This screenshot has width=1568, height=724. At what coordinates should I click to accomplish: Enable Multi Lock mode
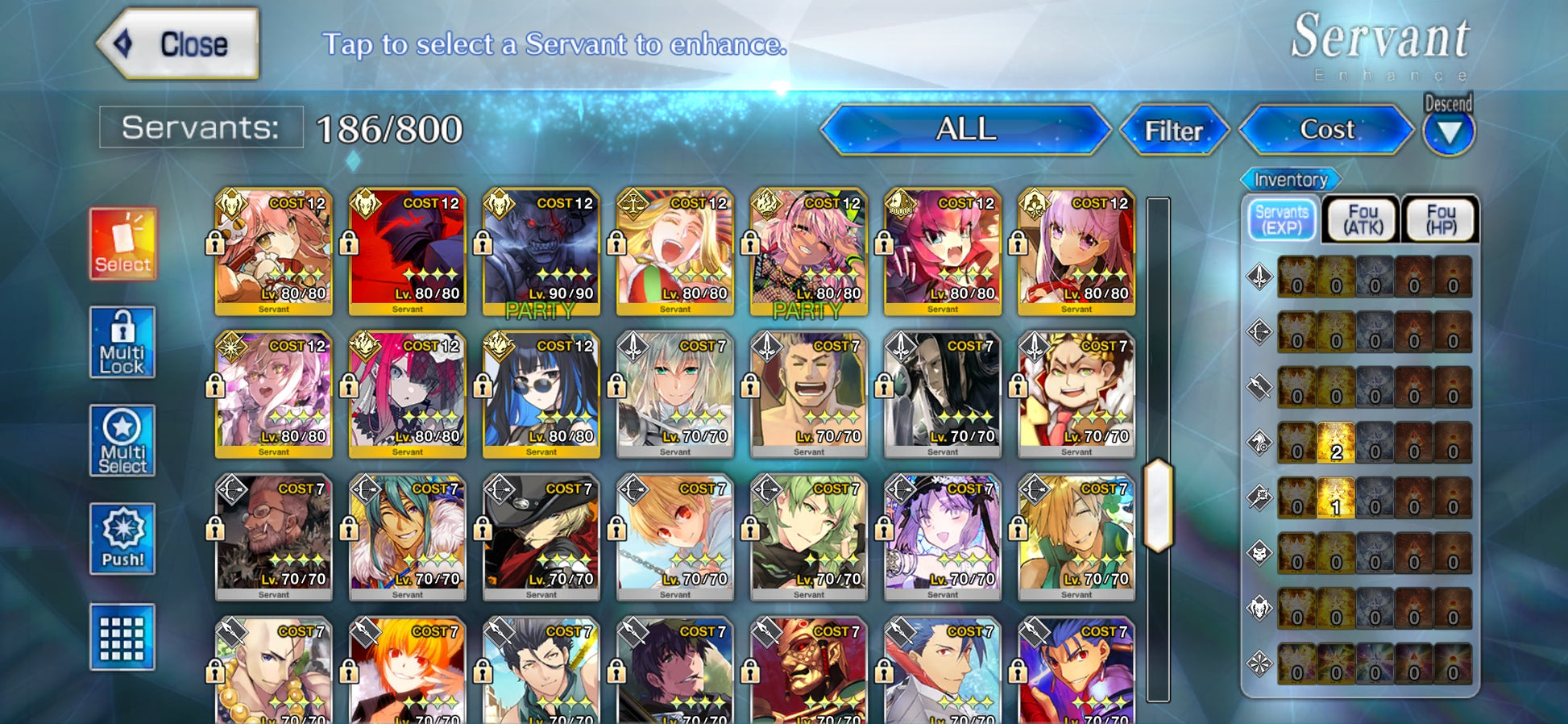tap(122, 343)
